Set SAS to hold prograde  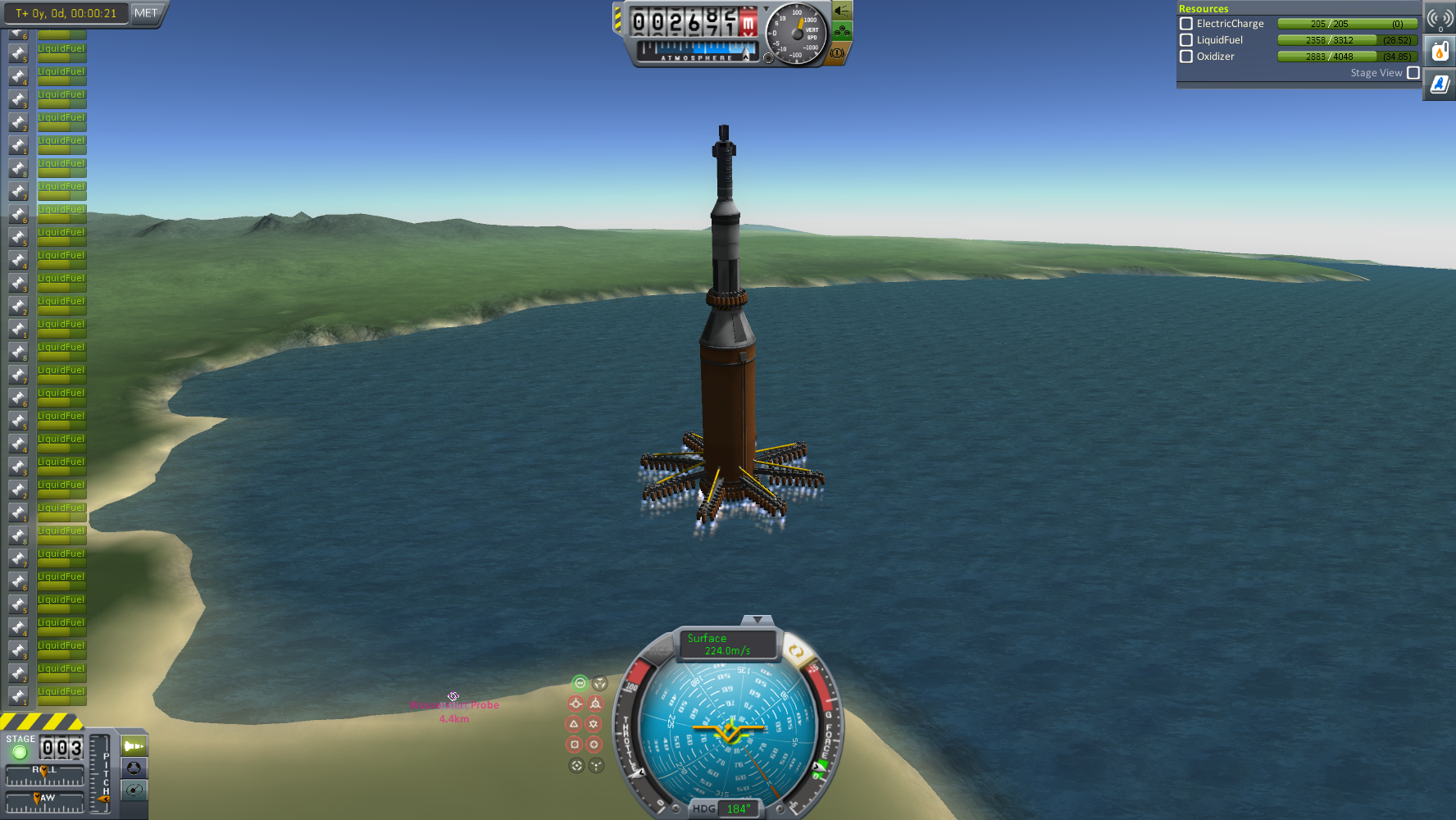(x=576, y=704)
